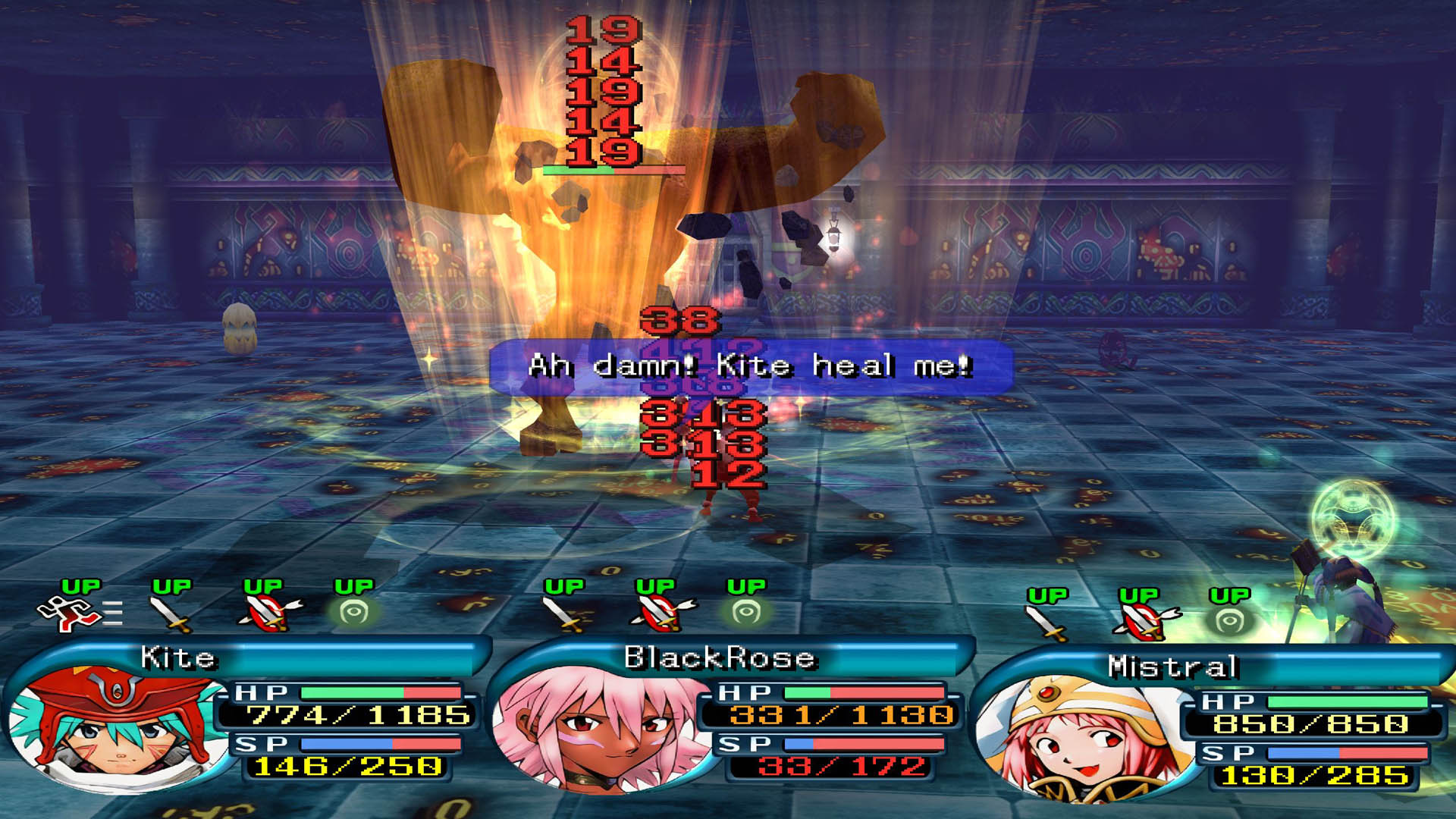1456x819 pixels.
Task: Click BlackRose's winged red sword buff icon
Action: click(661, 613)
